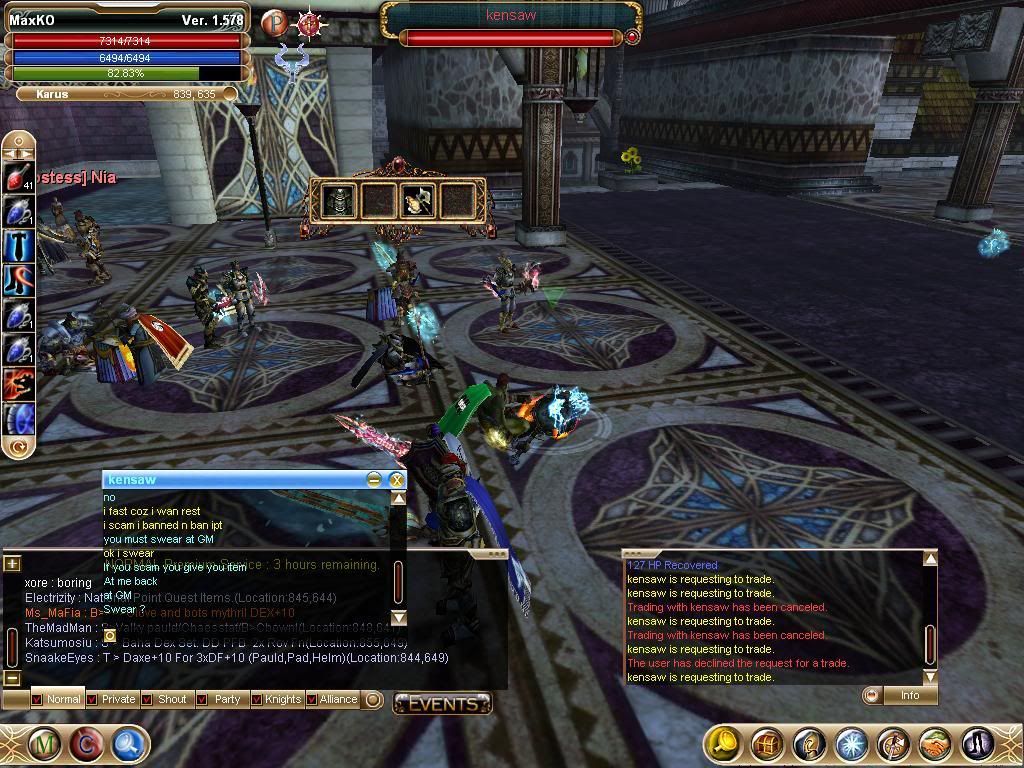This screenshot has width=1024, height=768.
Task: Open the treasure chest inventory icon
Action: tap(767, 745)
